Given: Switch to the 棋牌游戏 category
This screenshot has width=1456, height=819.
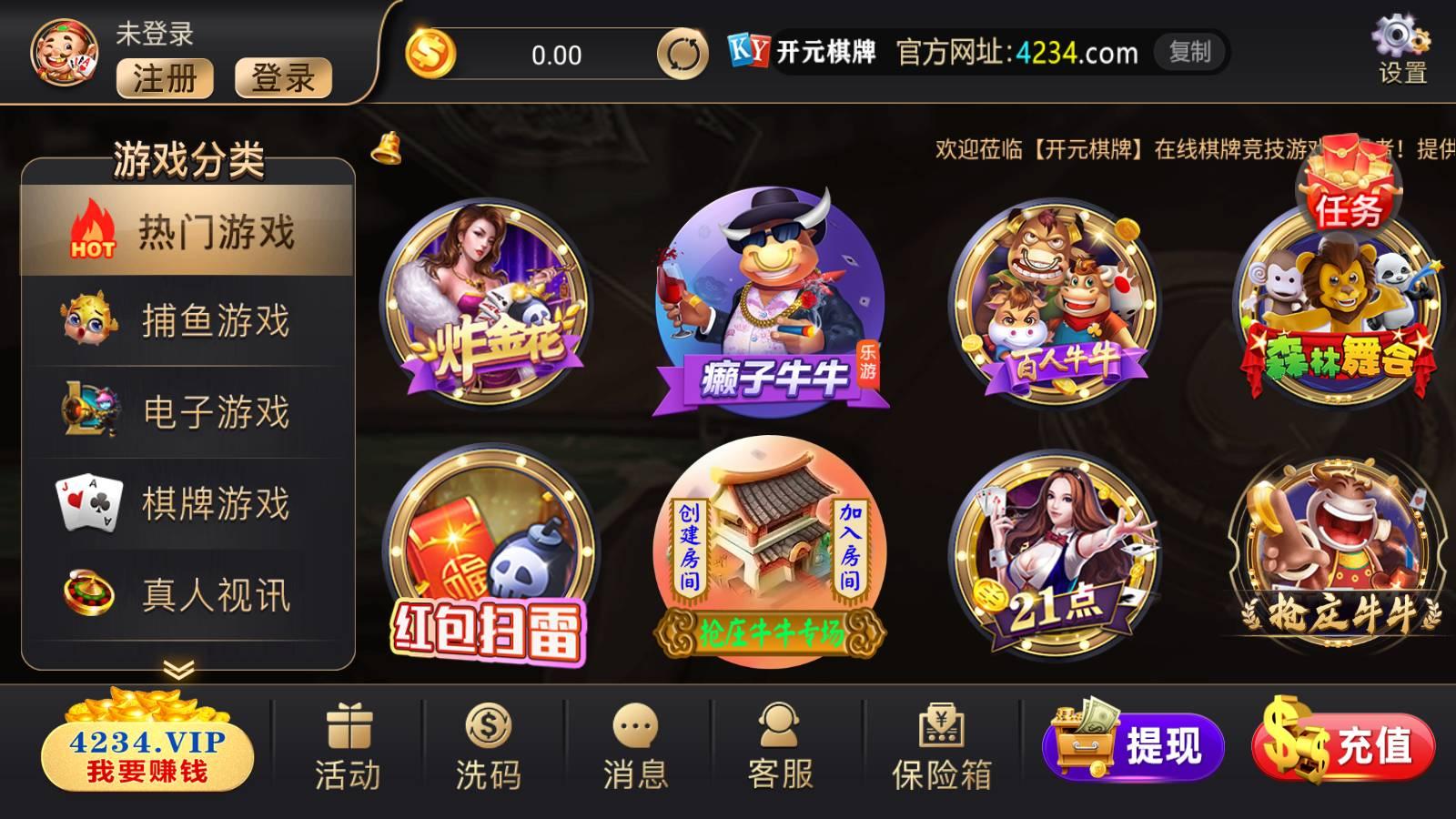Looking at the screenshot, I should 182,500.
